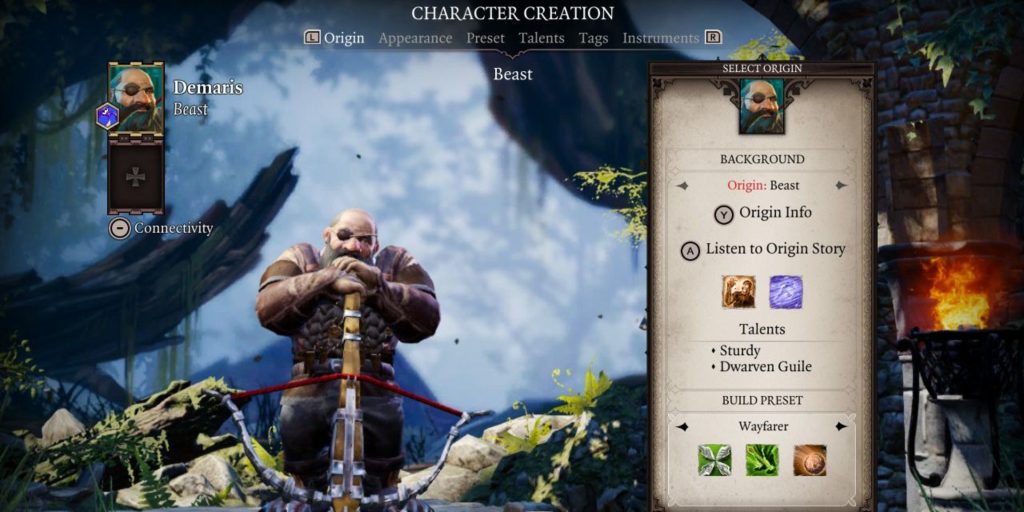Screen dimensions: 1024x512
Task: Open the Instruments tab
Action: click(660, 38)
